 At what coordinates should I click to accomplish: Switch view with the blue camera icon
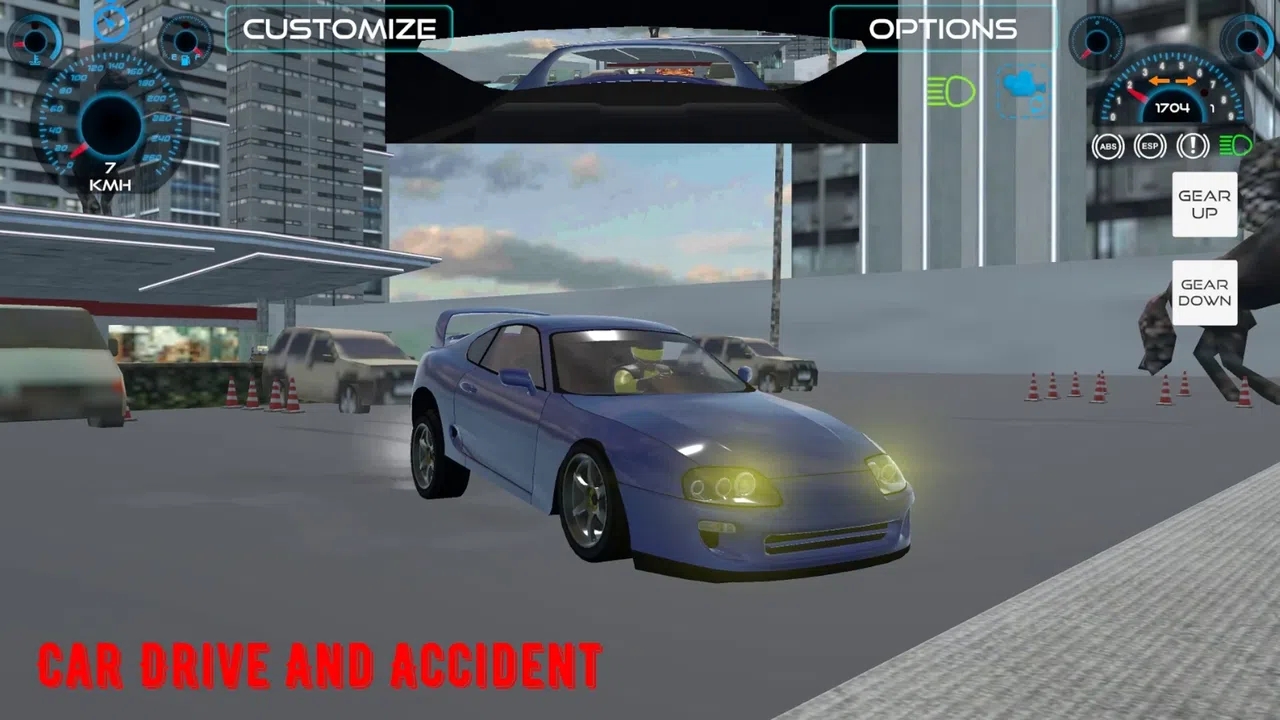pyautogui.click(x=1023, y=88)
